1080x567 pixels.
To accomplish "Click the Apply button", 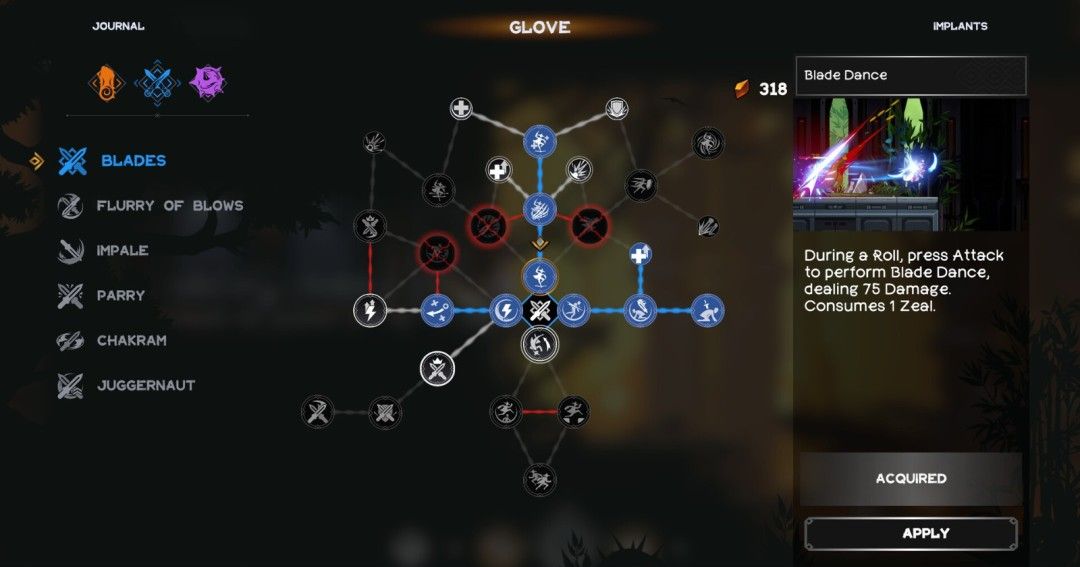I will click(x=911, y=534).
